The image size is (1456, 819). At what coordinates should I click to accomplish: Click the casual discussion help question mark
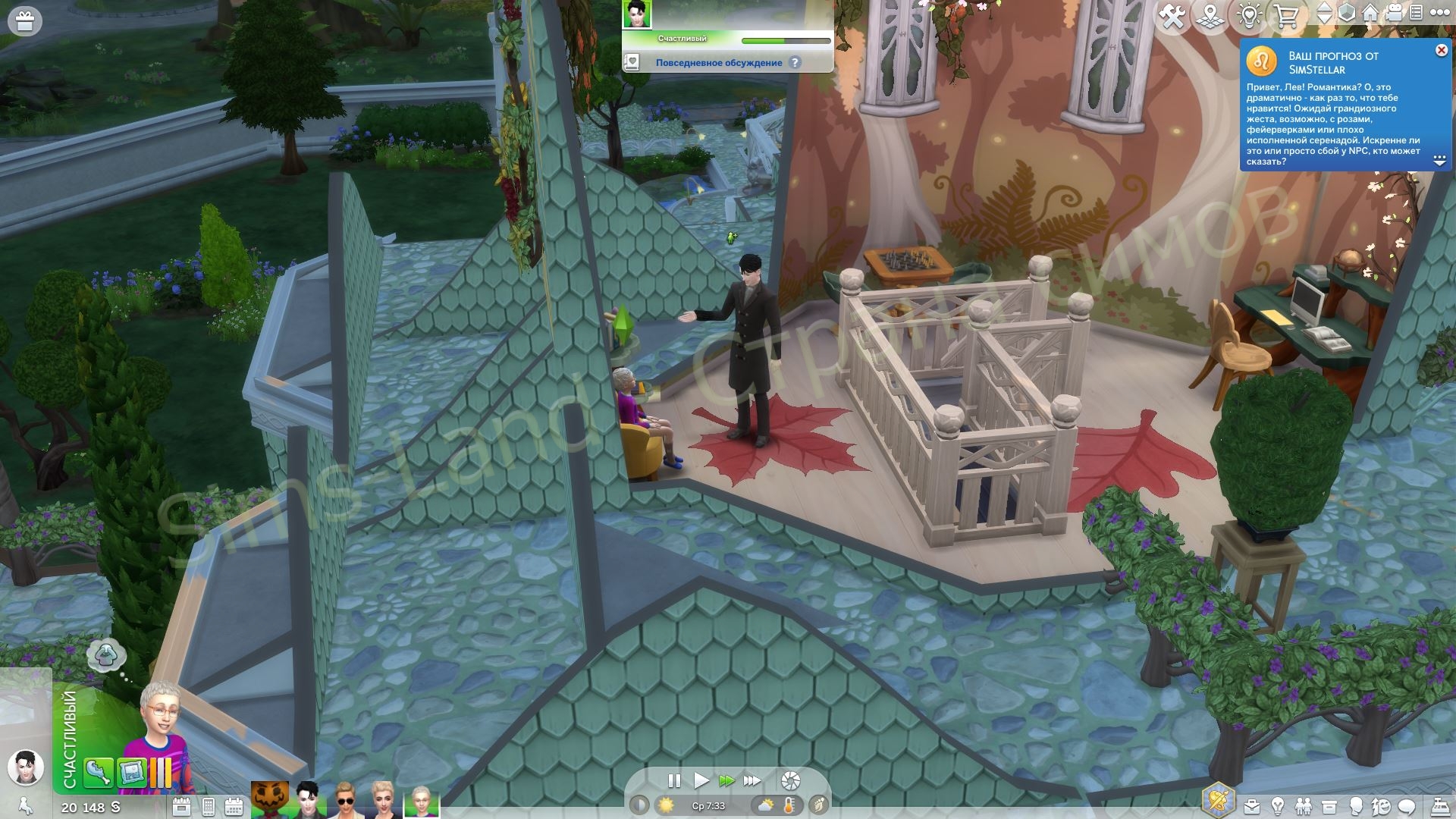795,63
